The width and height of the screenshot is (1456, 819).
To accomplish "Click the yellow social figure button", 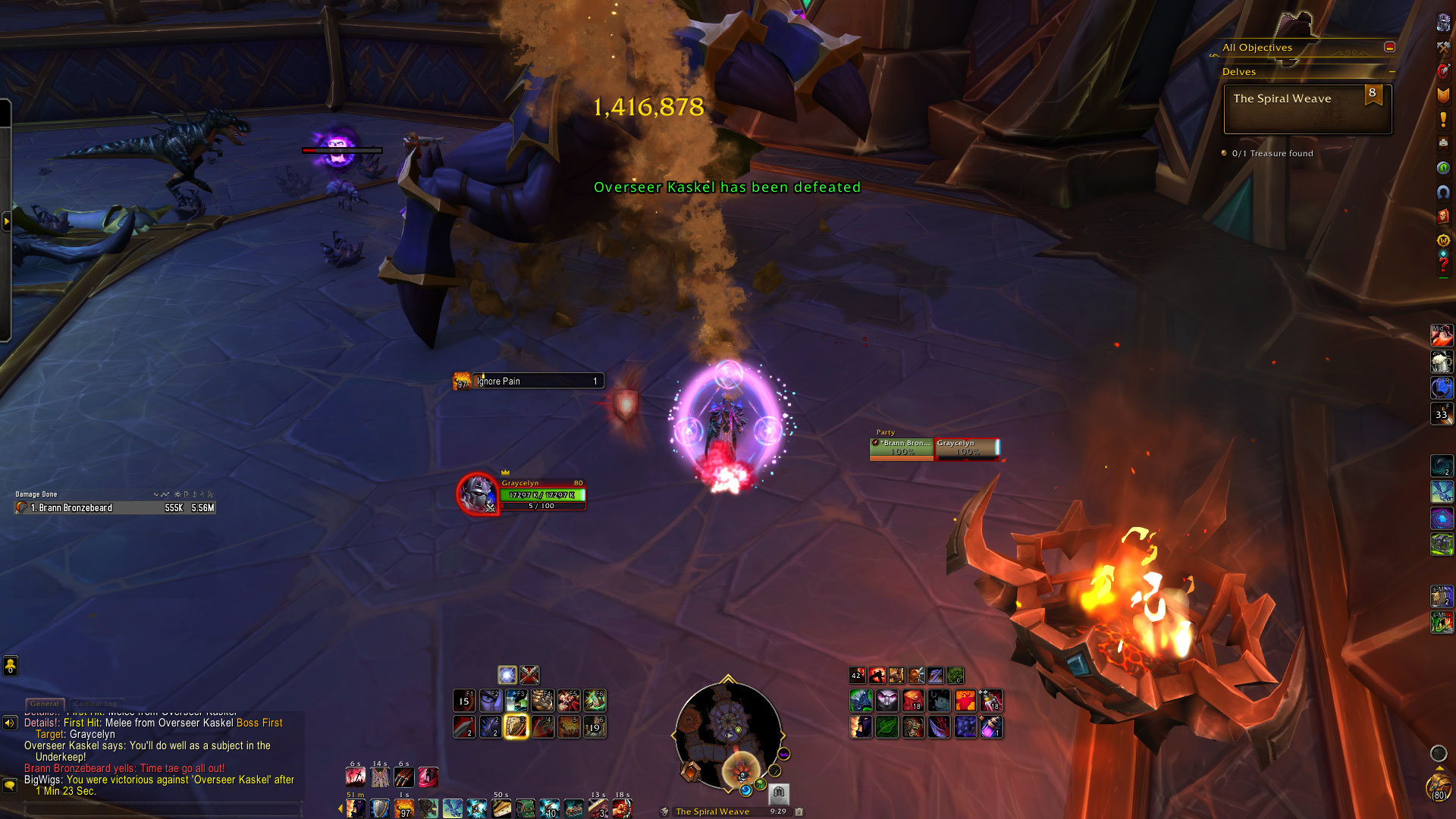I will pos(10,666).
